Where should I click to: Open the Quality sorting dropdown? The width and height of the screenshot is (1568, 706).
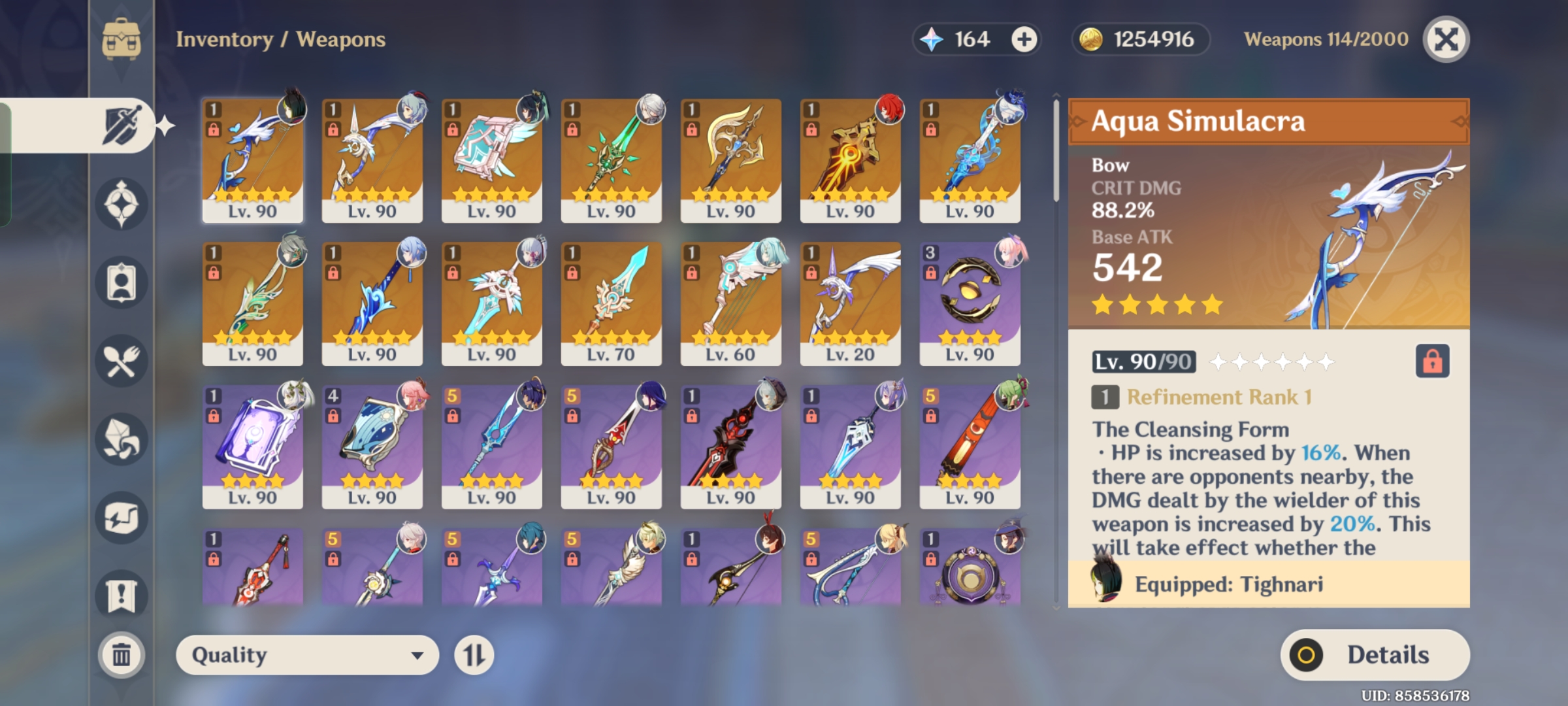pos(307,654)
